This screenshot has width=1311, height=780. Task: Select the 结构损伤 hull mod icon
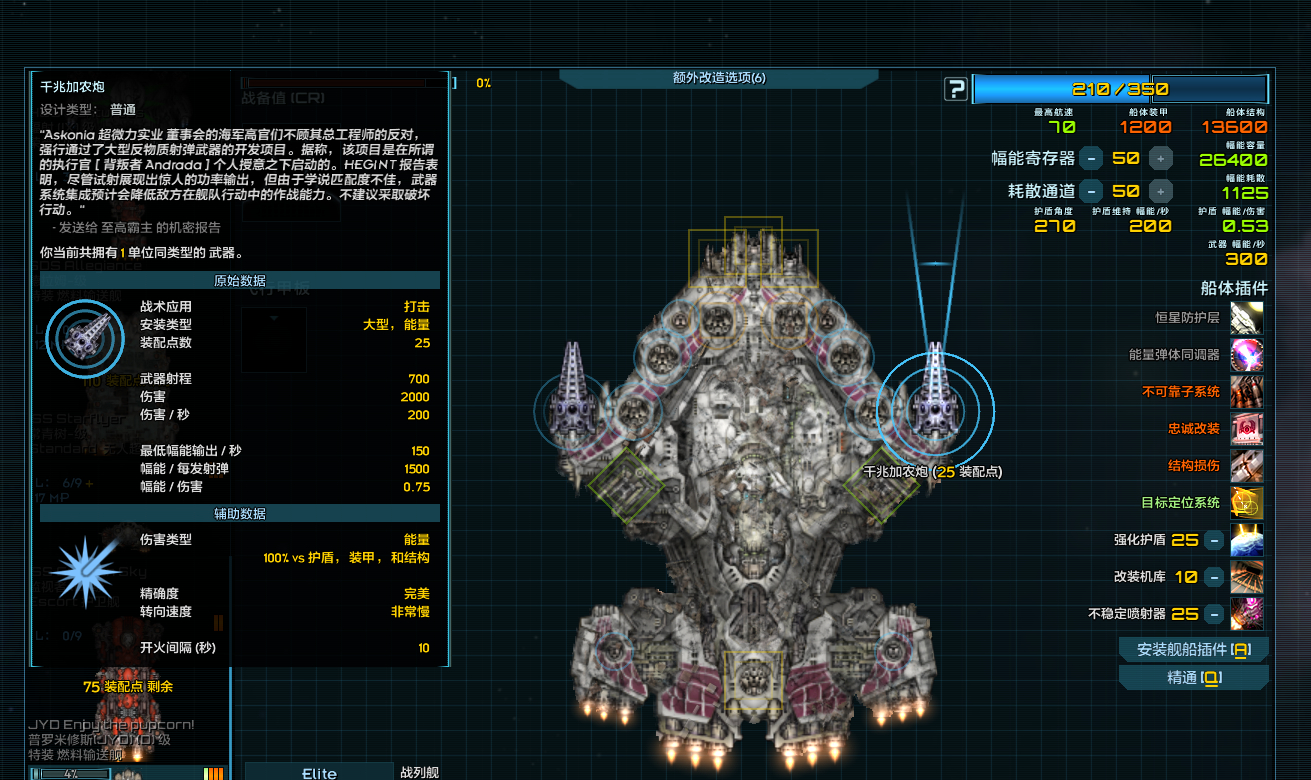[1246, 465]
